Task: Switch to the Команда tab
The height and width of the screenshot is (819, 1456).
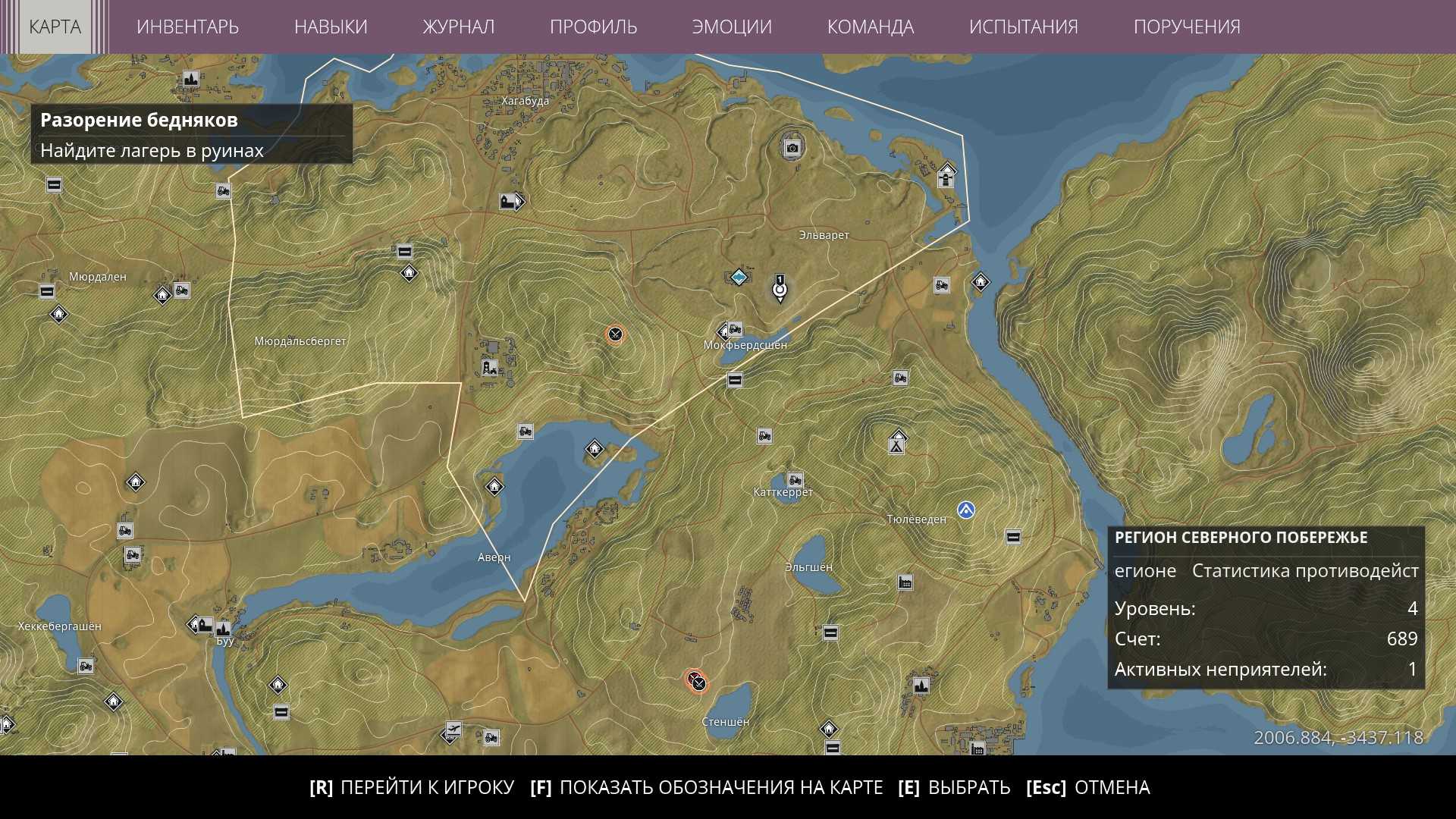Action: point(870,27)
